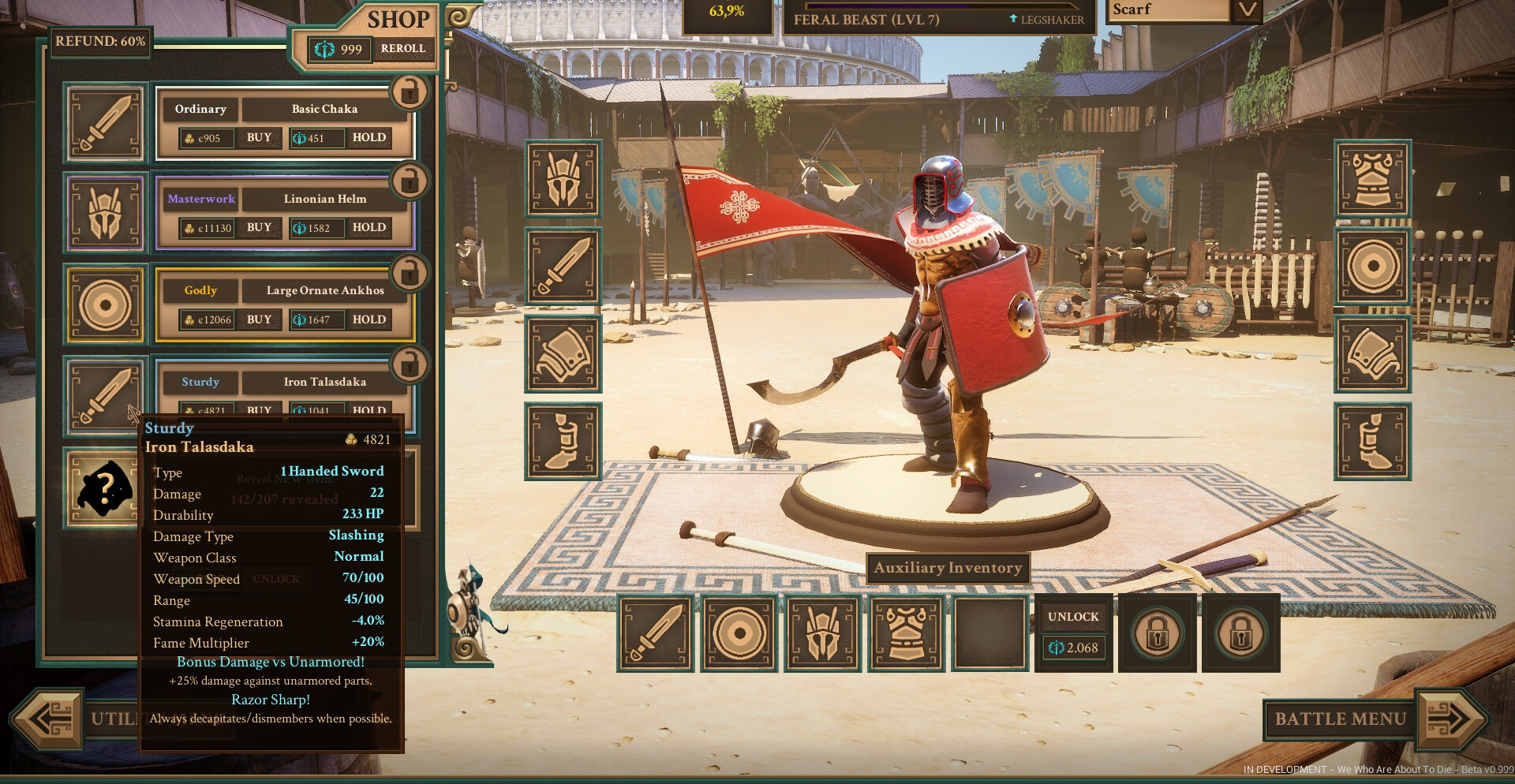The image size is (1515, 784).
Task: Toggle the lock on Linonian Helm
Action: coord(409,182)
